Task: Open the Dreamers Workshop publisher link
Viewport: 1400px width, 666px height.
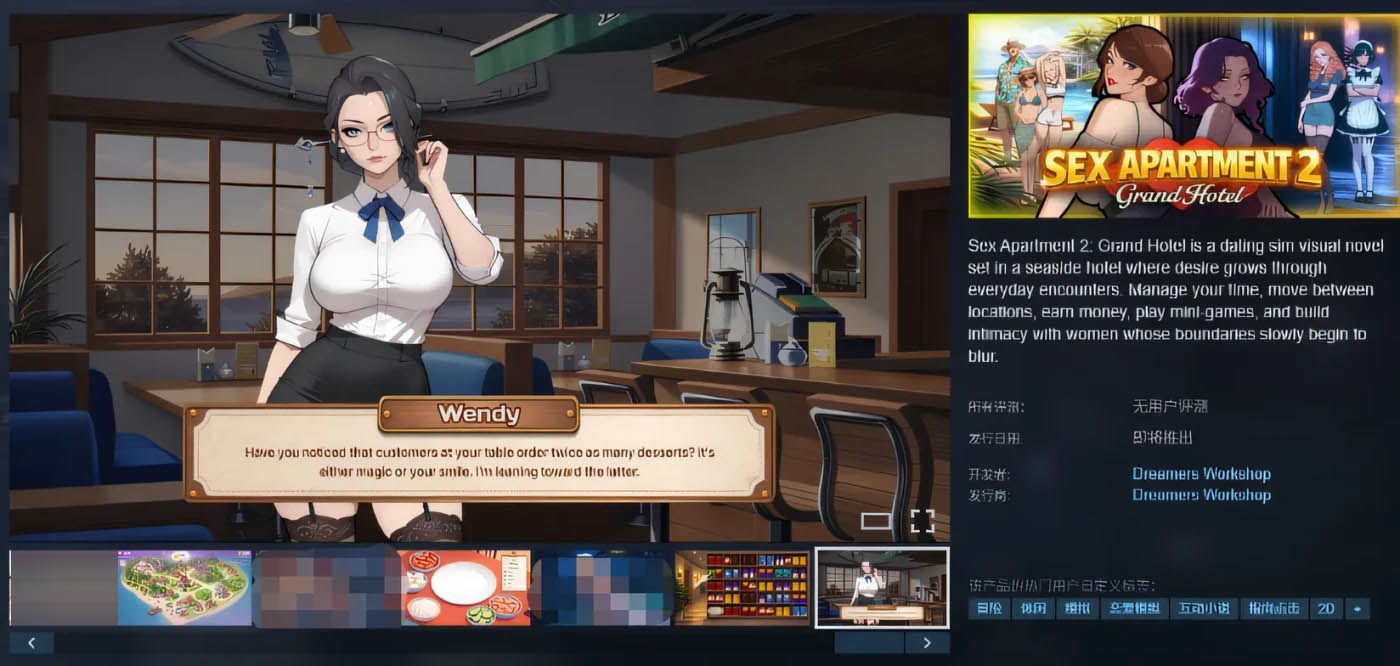Action: pos(1201,495)
